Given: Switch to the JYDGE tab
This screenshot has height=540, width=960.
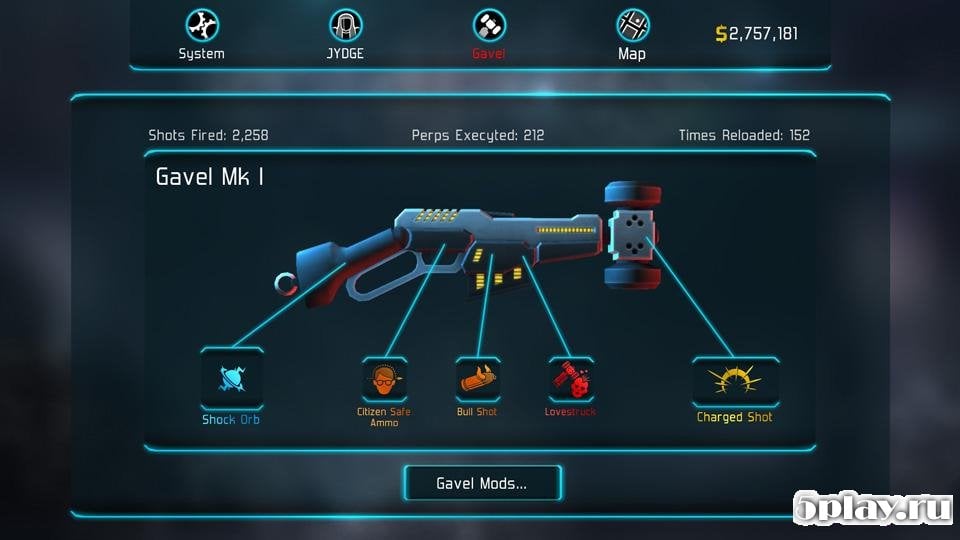Looking at the screenshot, I should (x=346, y=34).
